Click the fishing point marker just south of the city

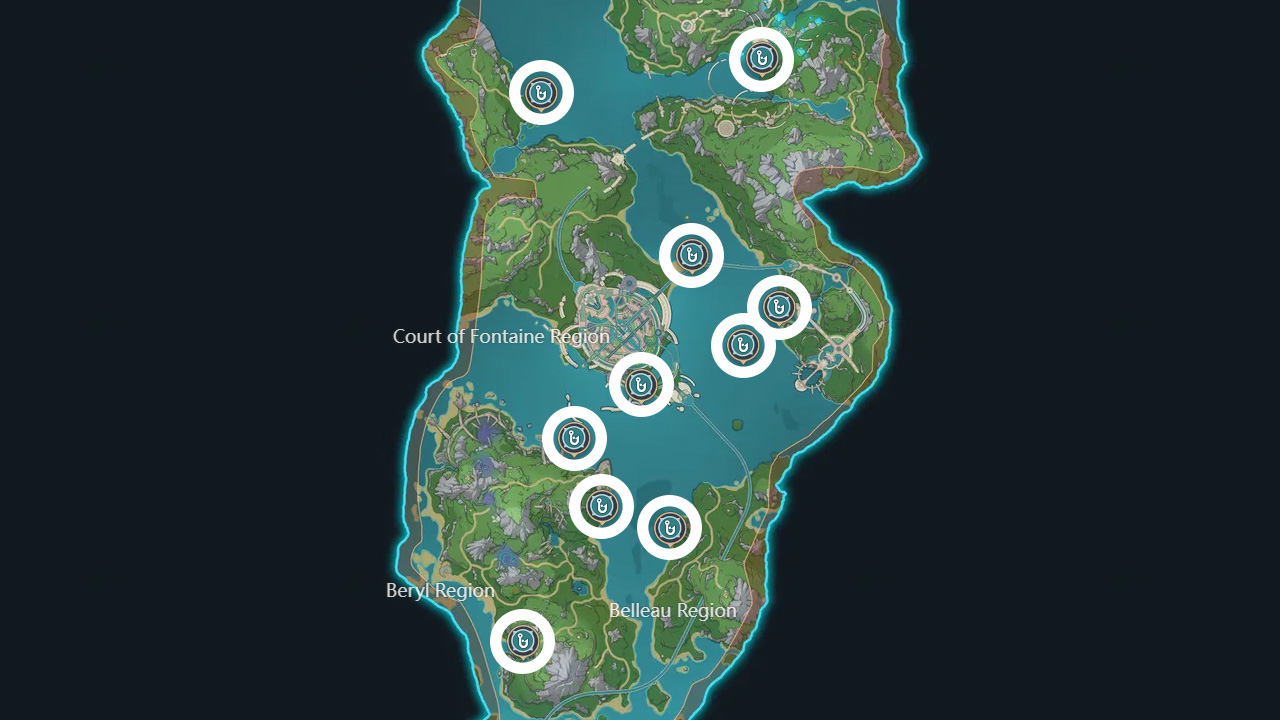pos(640,385)
